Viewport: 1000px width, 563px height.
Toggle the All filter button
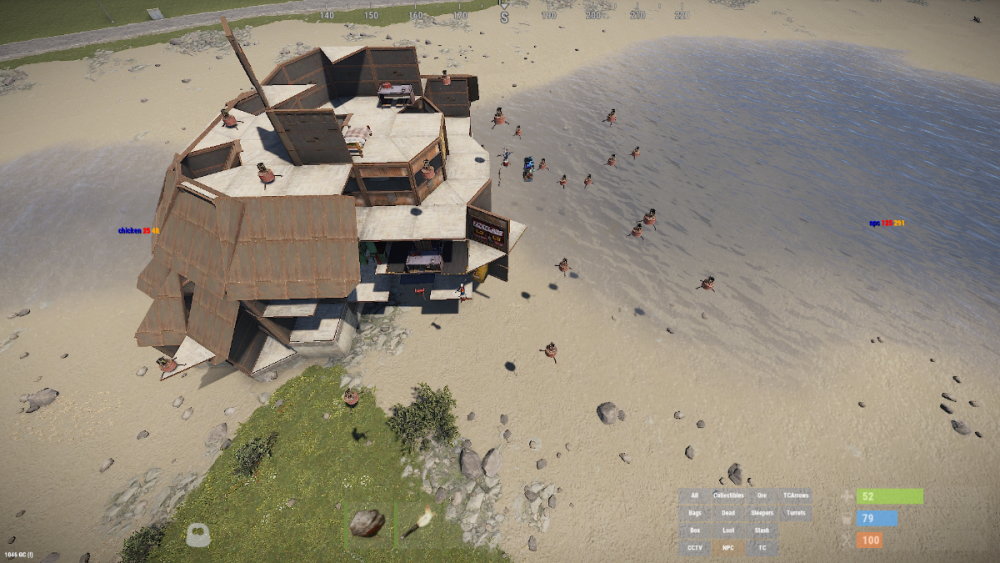coord(694,495)
